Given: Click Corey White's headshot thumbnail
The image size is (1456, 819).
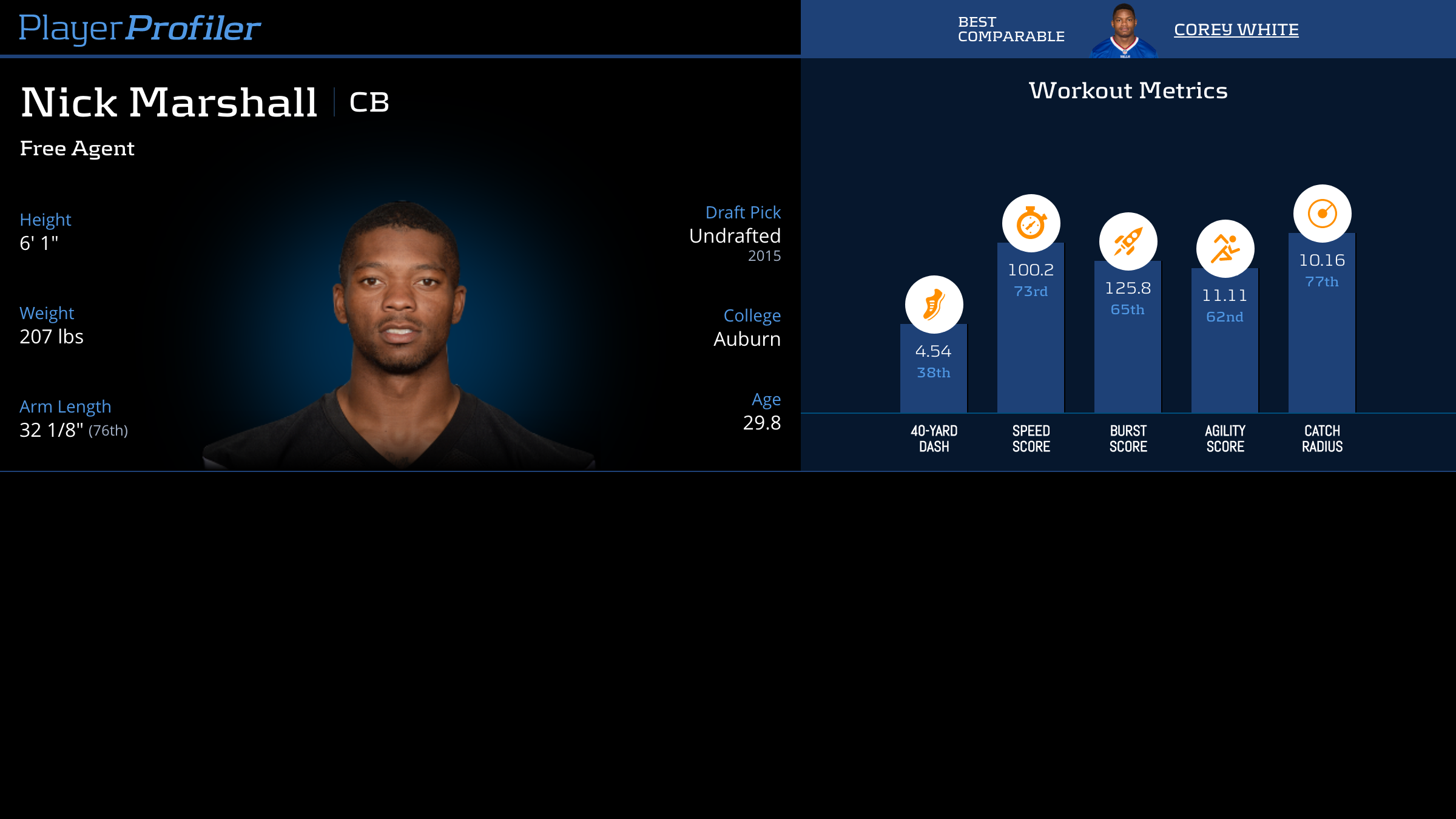Looking at the screenshot, I should coord(1124,31).
